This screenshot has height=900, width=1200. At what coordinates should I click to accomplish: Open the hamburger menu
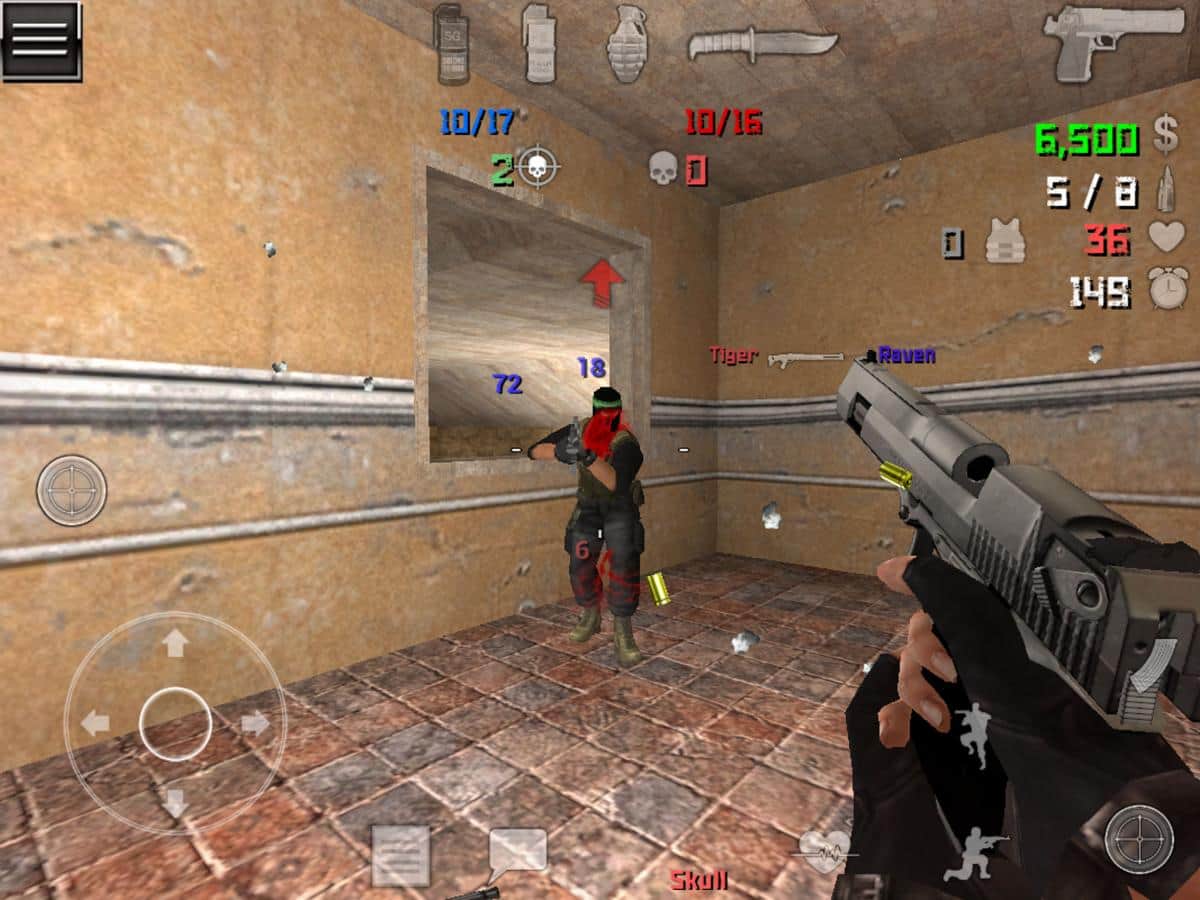click(x=41, y=41)
